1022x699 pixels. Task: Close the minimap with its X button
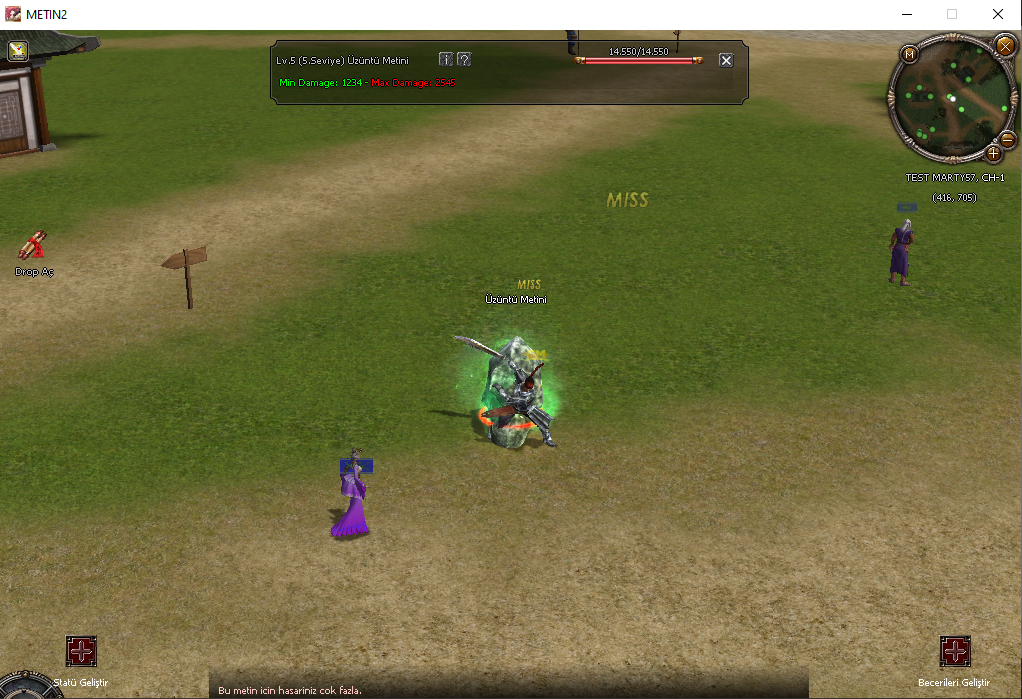pos(1005,45)
